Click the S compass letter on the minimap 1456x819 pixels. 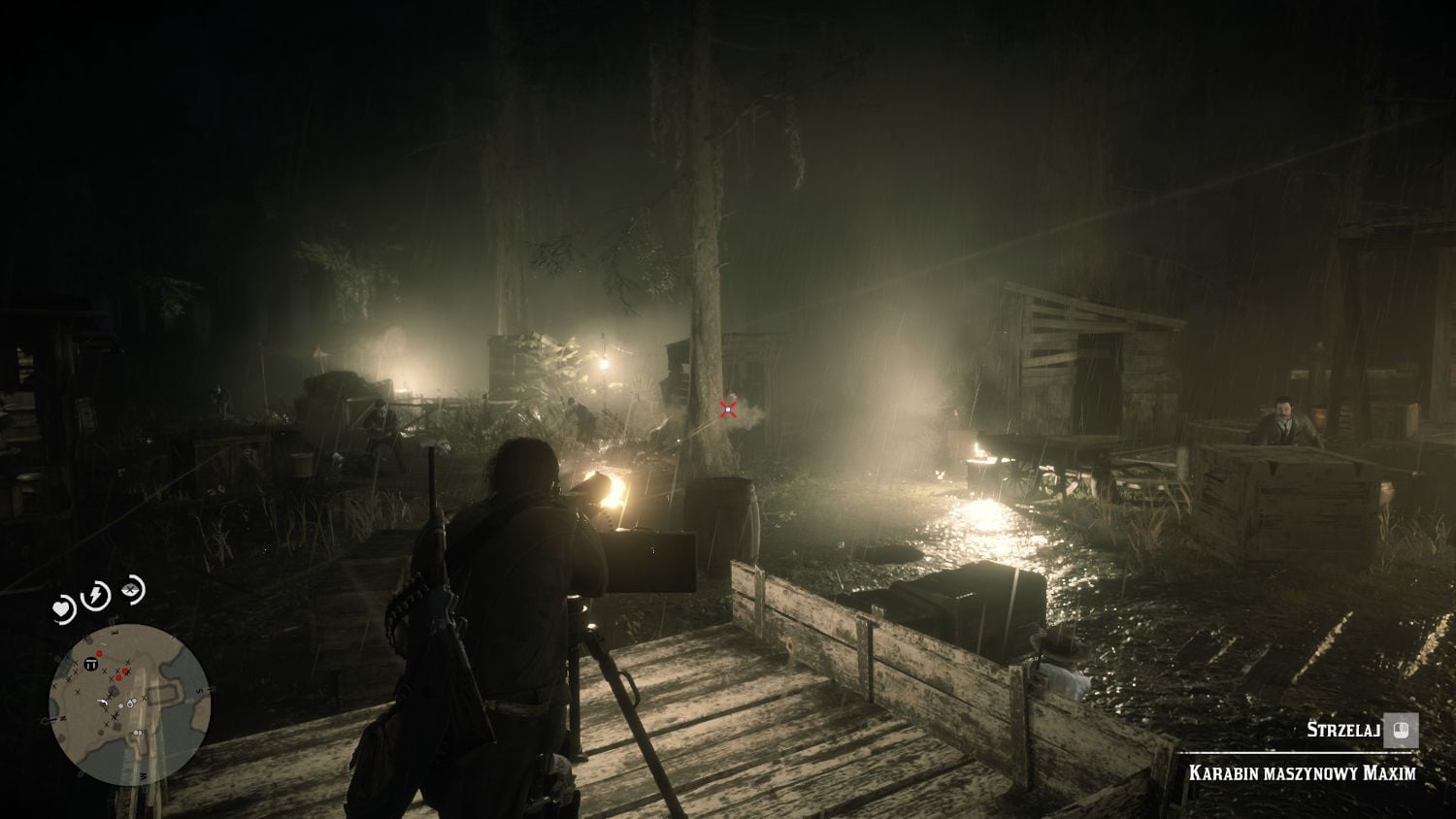tap(199, 690)
